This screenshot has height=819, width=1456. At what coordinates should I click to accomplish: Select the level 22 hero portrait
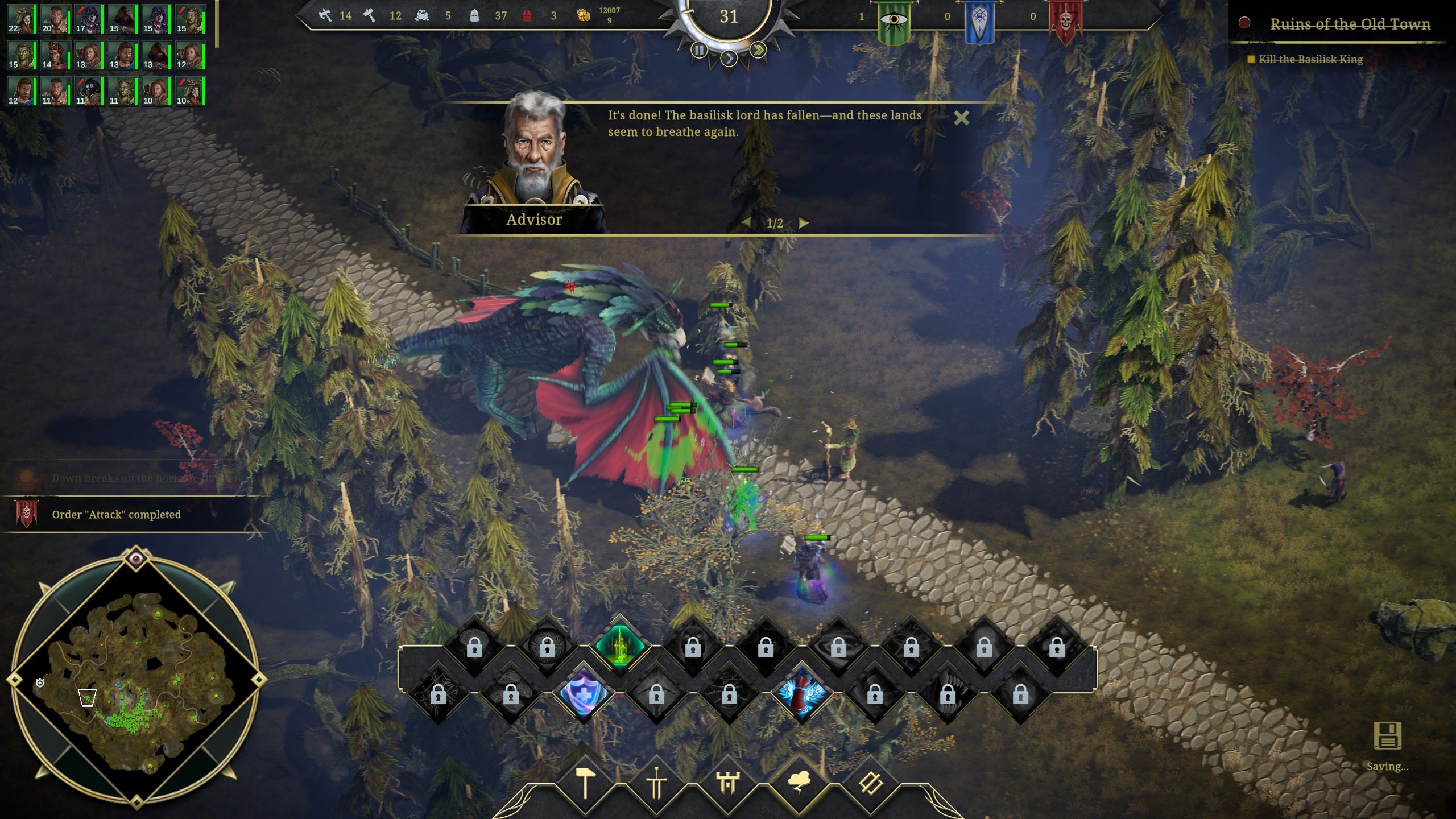20,20
